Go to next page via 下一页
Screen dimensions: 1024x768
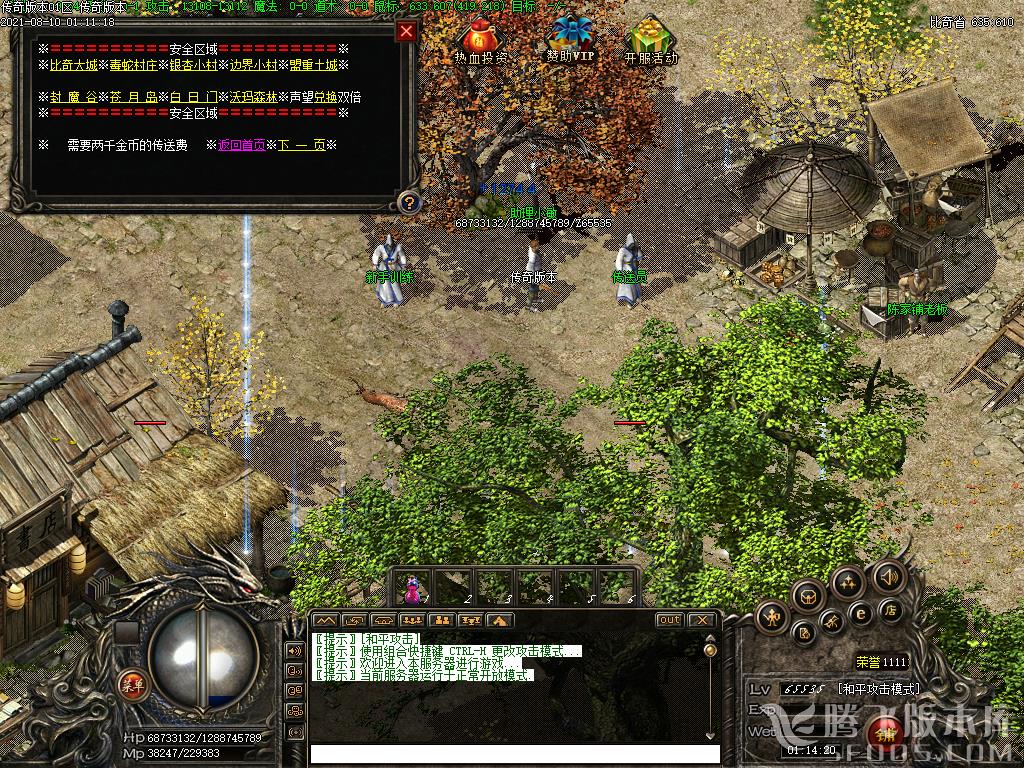(x=301, y=145)
